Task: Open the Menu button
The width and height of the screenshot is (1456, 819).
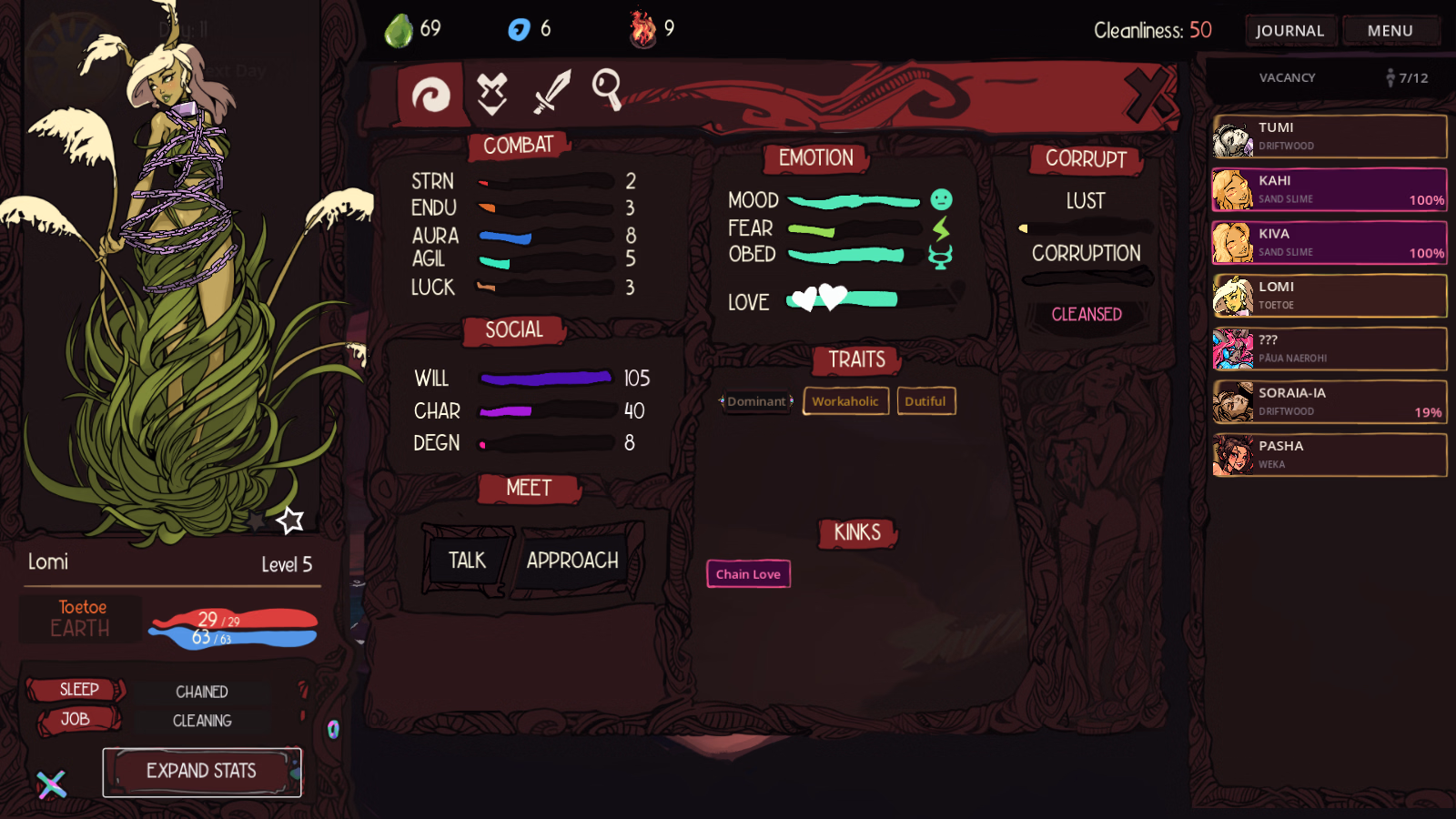Action: pos(1390,31)
